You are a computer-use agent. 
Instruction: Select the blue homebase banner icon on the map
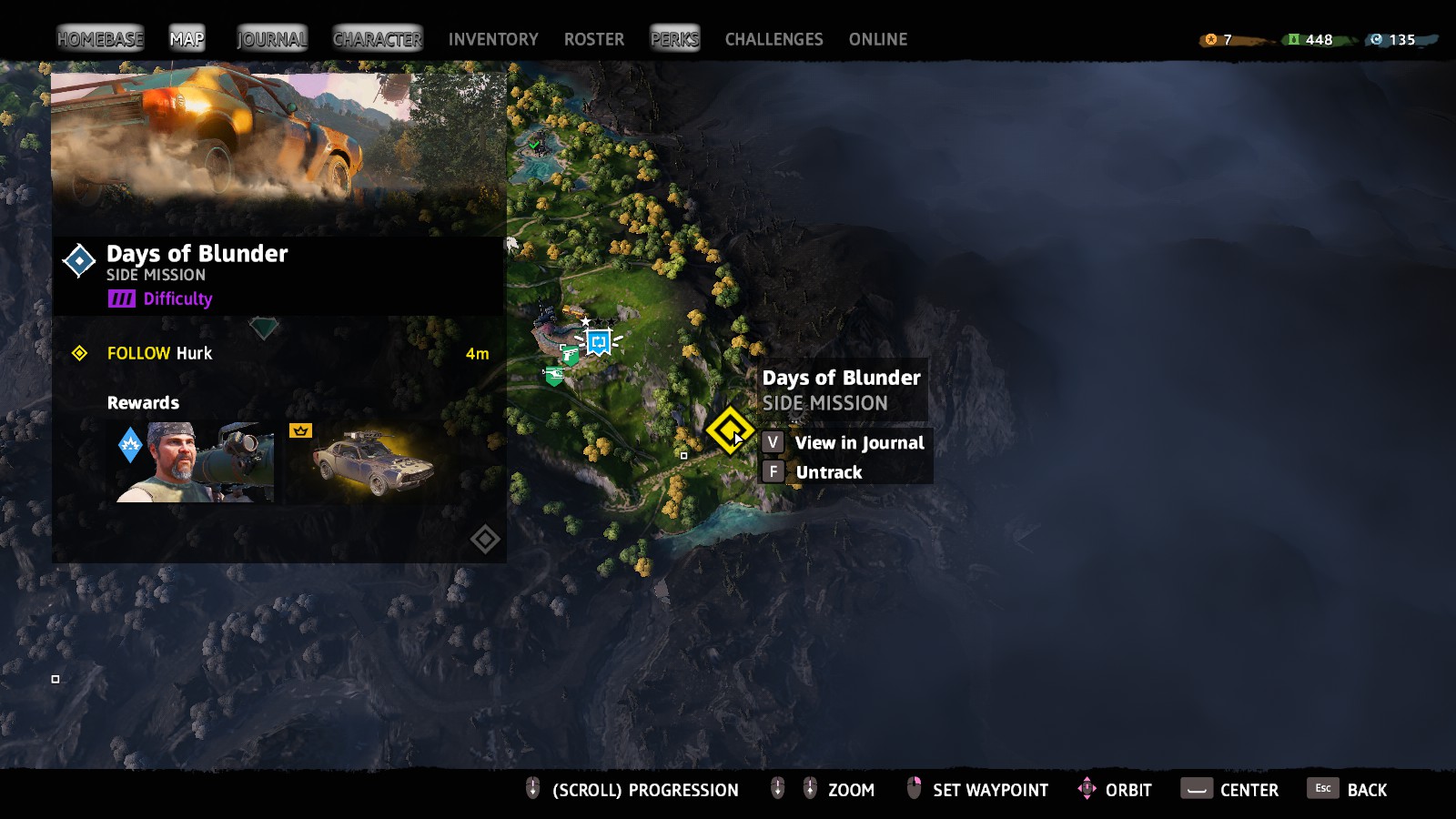[x=599, y=342]
